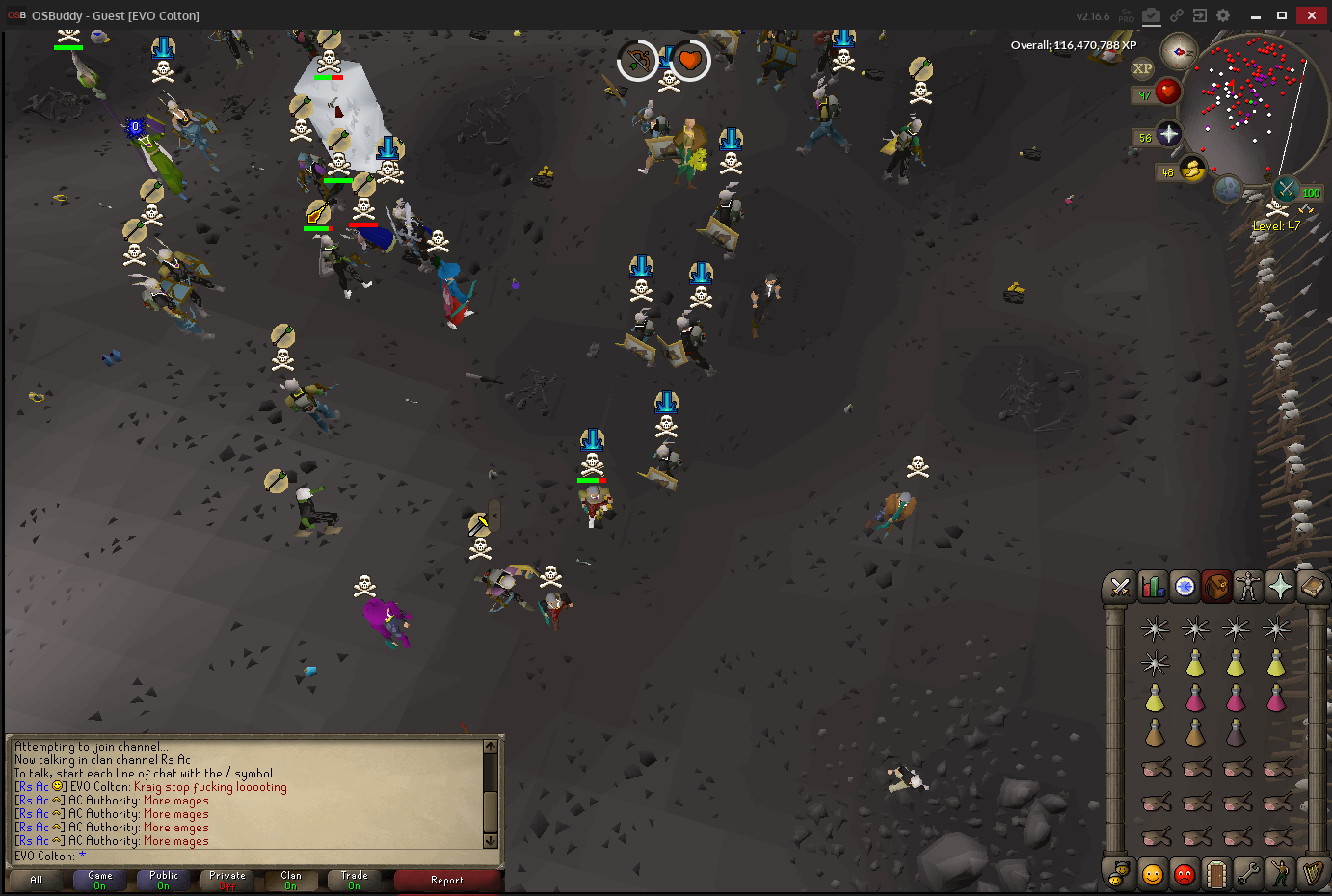Click the Report button
1332x896 pixels.
pyautogui.click(x=447, y=881)
